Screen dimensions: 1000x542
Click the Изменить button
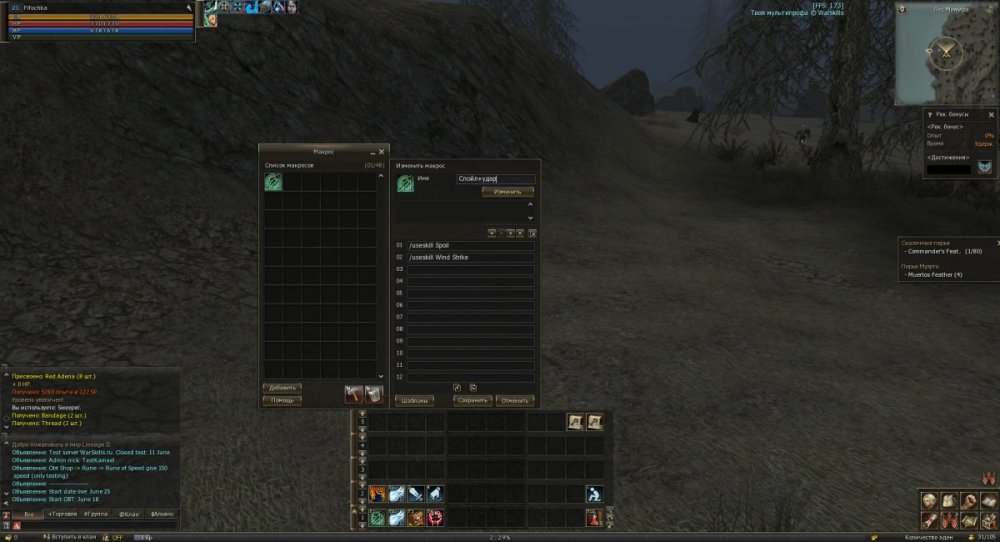pyautogui.click(x=507, y=191)
